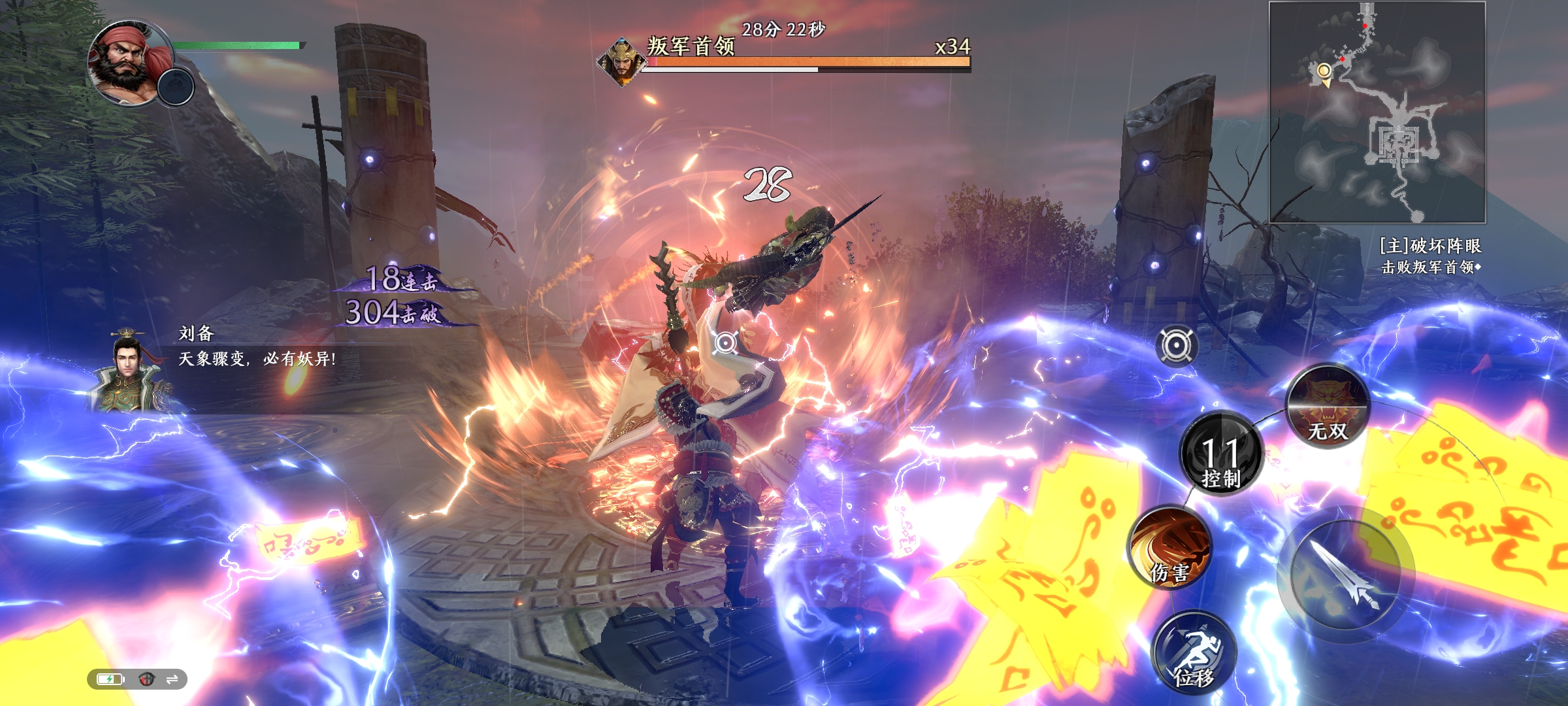Tap the round companion icon beside portrait
Image resolution: width=1568 pixels, height=706 pixels.
176,86
